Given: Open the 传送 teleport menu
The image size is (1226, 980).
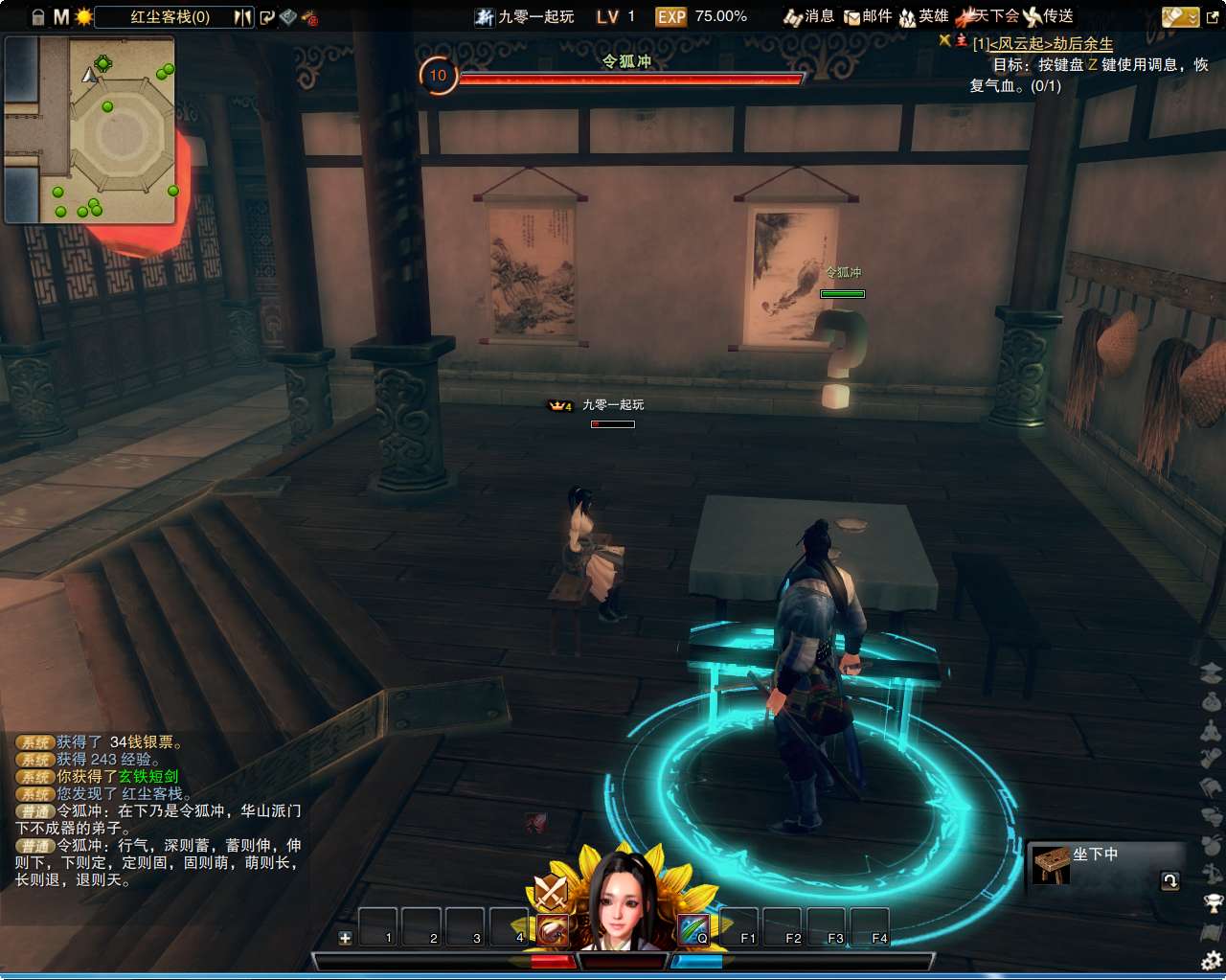Looking at the screenshot, I should point(1048,16).
